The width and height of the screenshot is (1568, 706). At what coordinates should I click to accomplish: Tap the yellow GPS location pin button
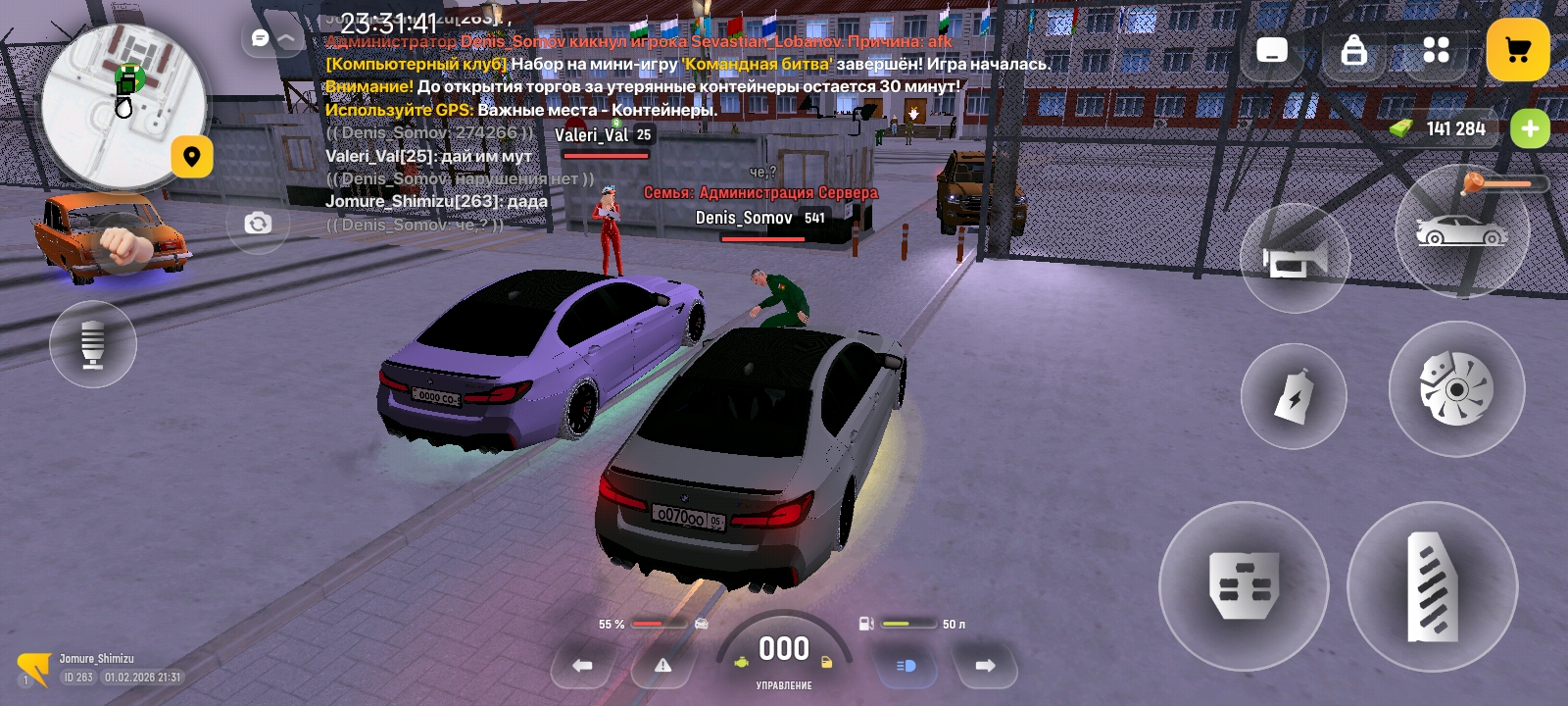coord(192,157)
